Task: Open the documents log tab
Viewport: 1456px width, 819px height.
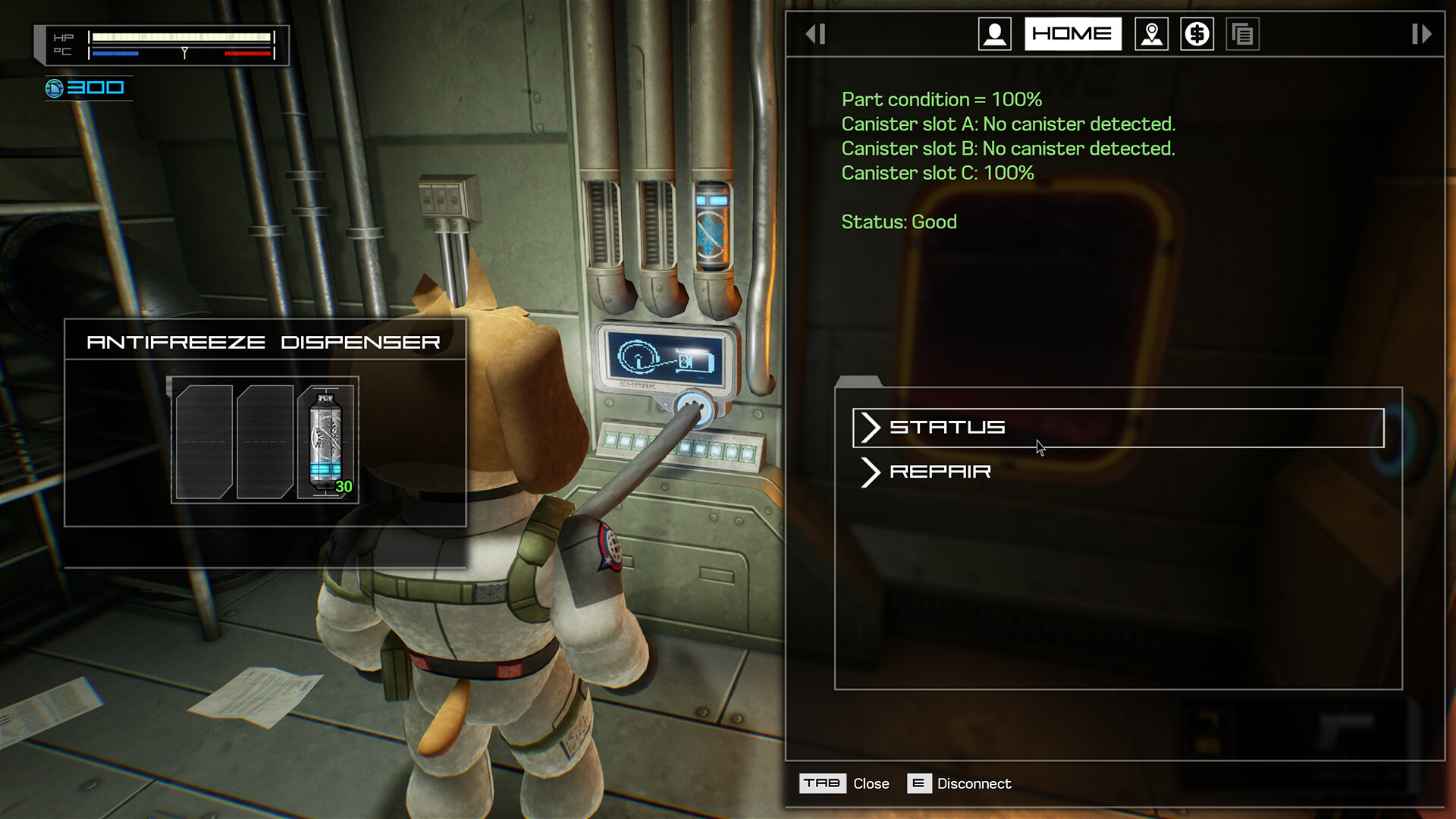Action: pos(1242,34)
